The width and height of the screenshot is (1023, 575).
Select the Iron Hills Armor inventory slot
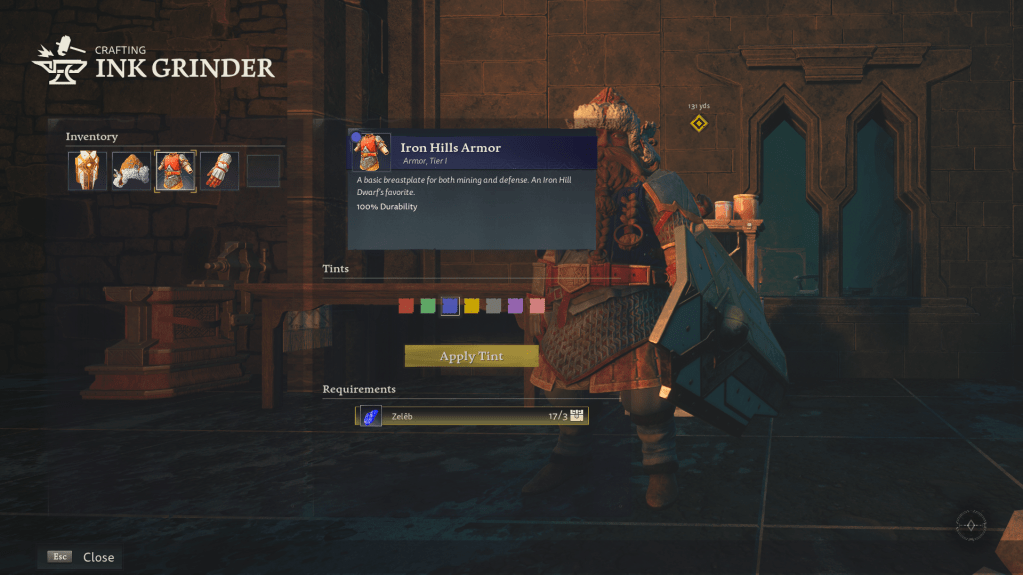coord(175,171)
